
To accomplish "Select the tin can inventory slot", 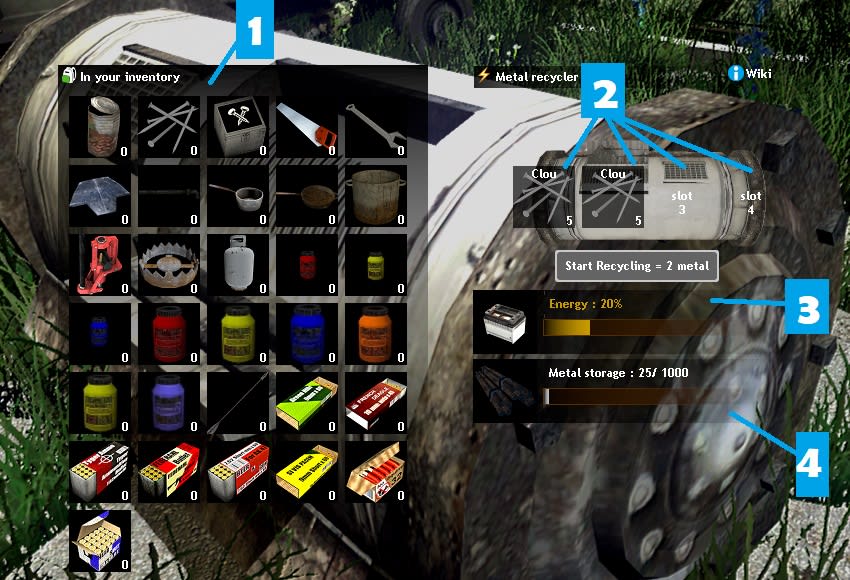I will click(x=101, y=127).
